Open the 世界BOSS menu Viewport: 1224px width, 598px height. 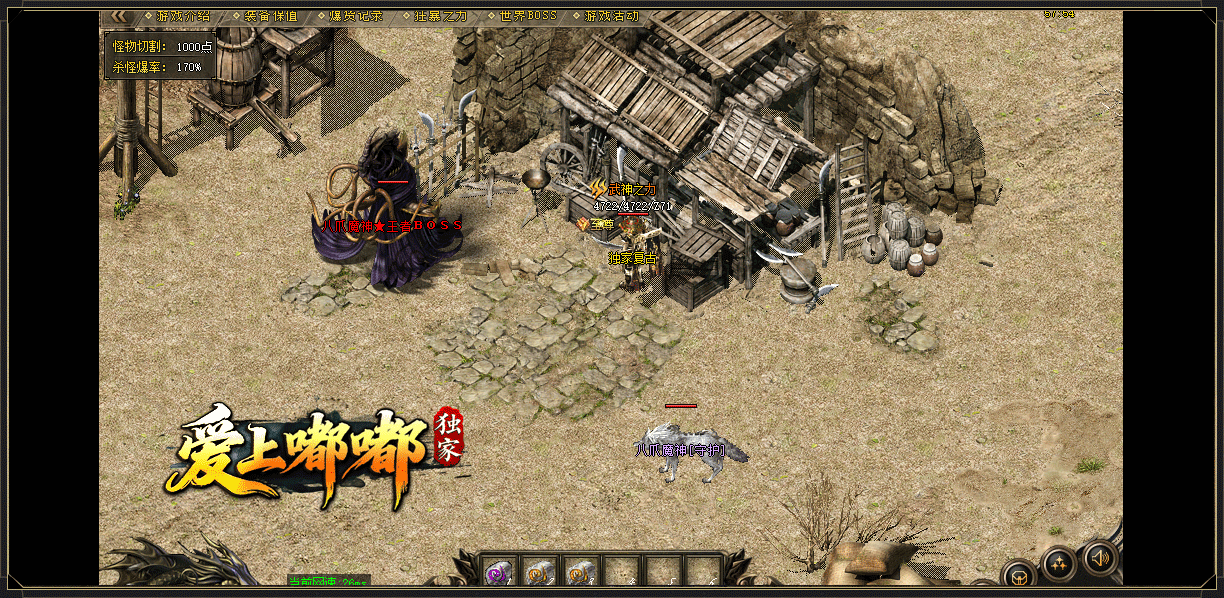pyautogui.click(x=526, y=16)
